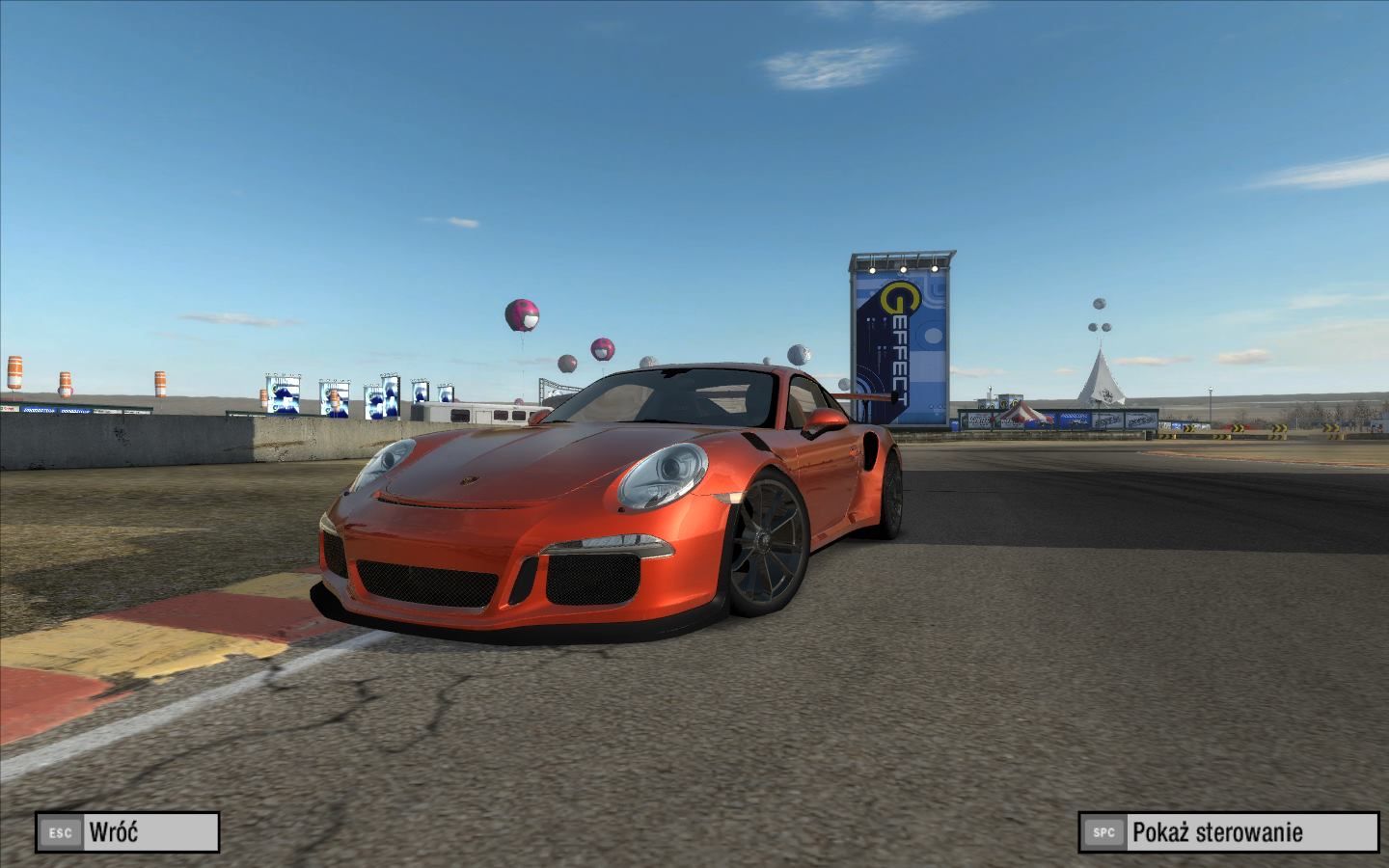The image size is (1389, 868).
Task: Click the Wróć back button
Action: (x=127, y=832)
